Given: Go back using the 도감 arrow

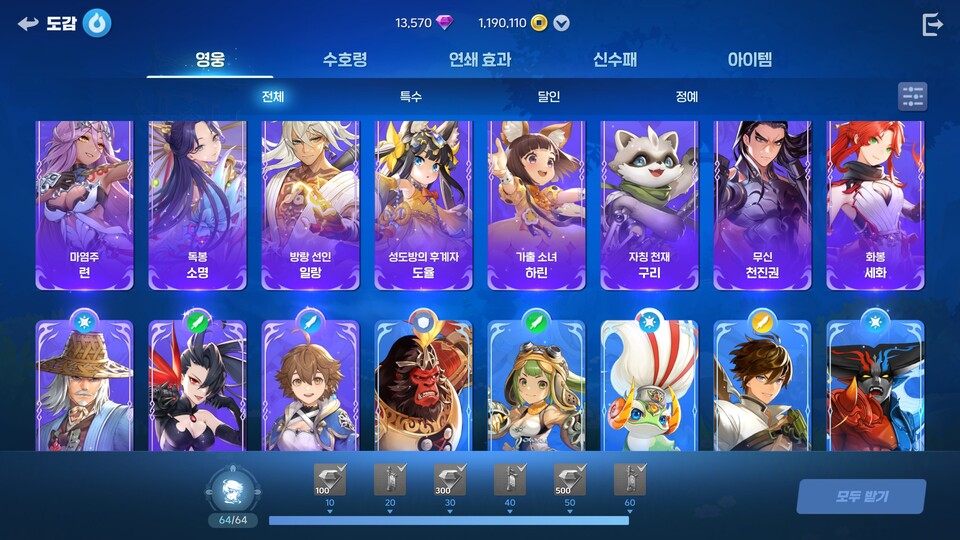Looking at the screenshot, I should click(28, 23).
